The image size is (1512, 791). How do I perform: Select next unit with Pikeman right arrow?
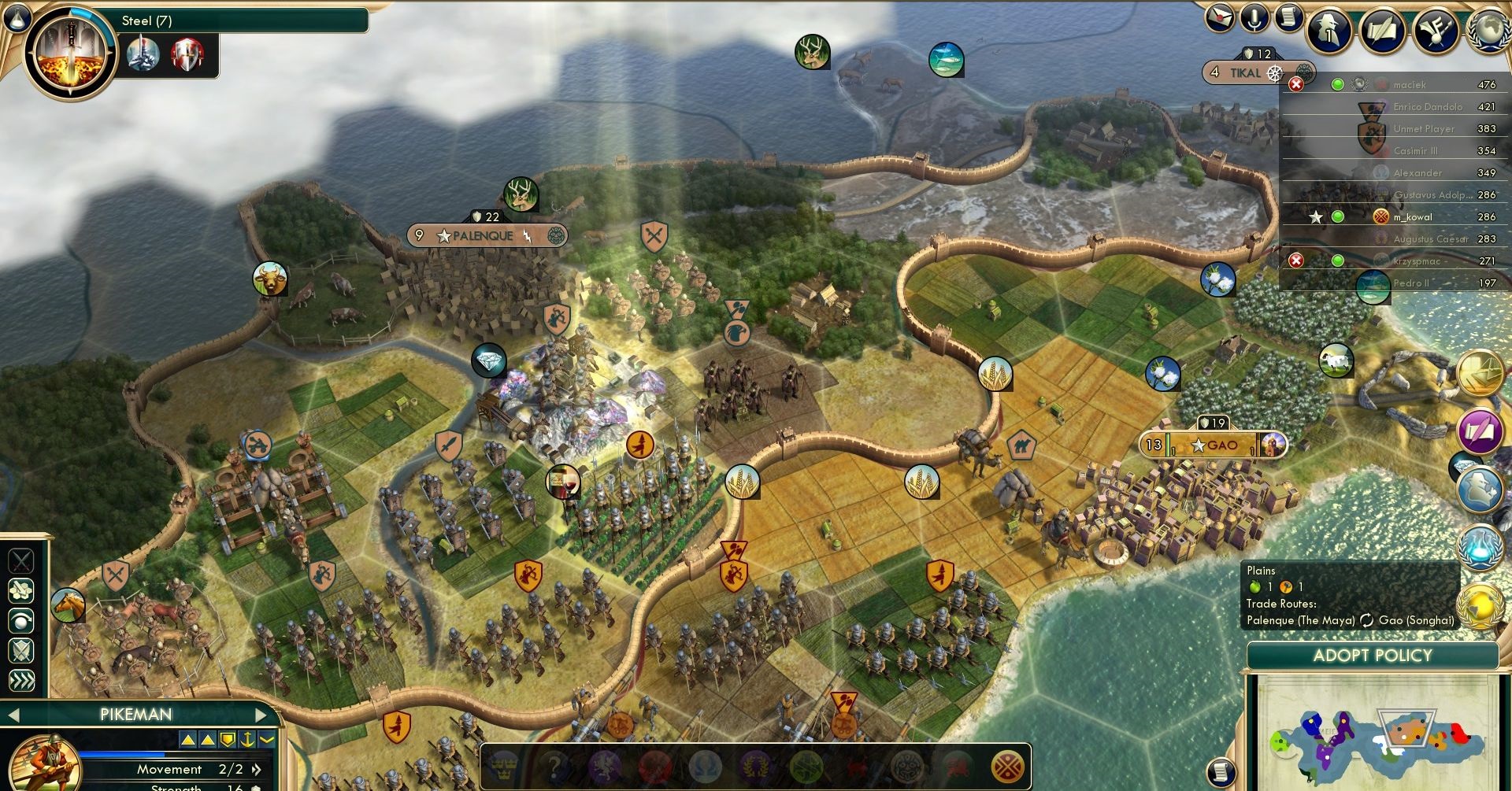(x=261, y=715)
